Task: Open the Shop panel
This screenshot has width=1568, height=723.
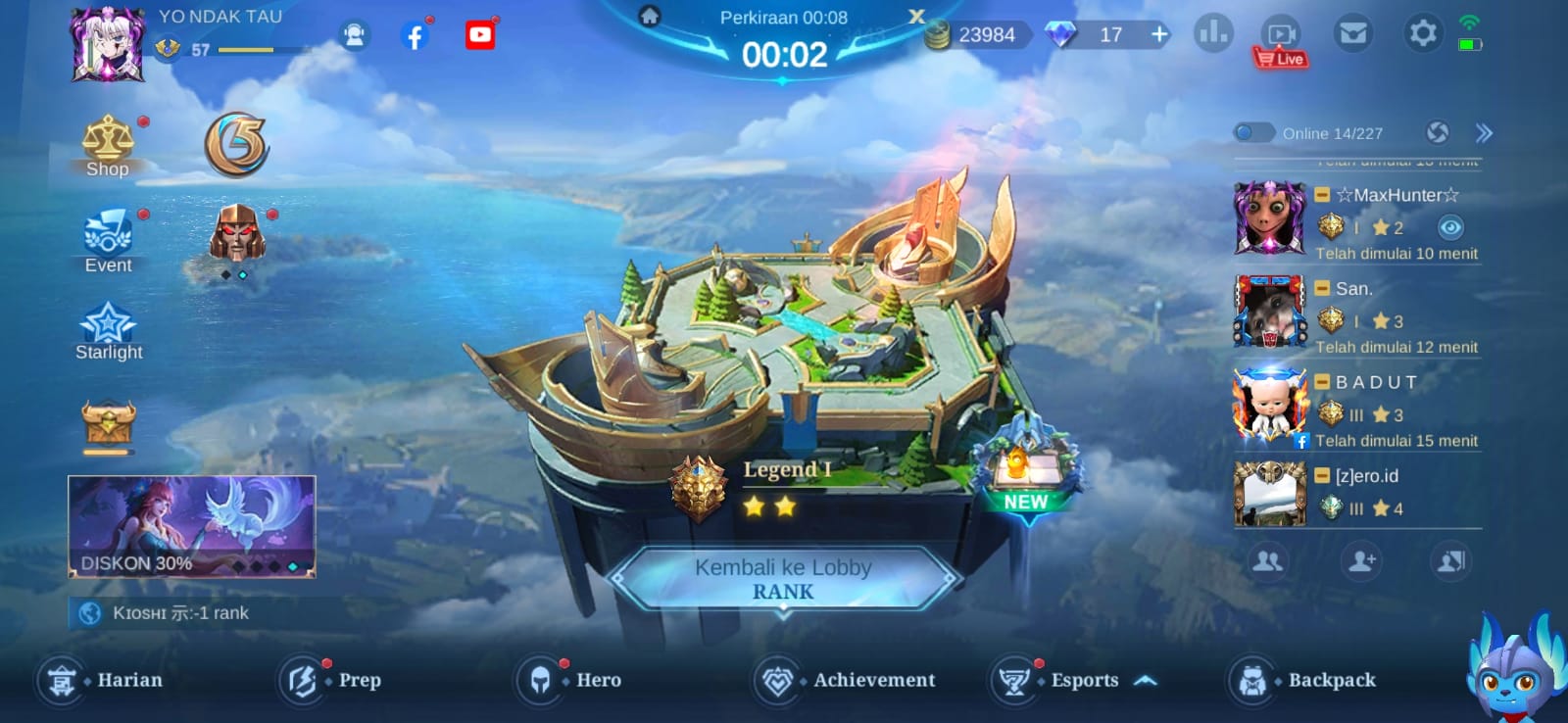Action: pos(108,147)
